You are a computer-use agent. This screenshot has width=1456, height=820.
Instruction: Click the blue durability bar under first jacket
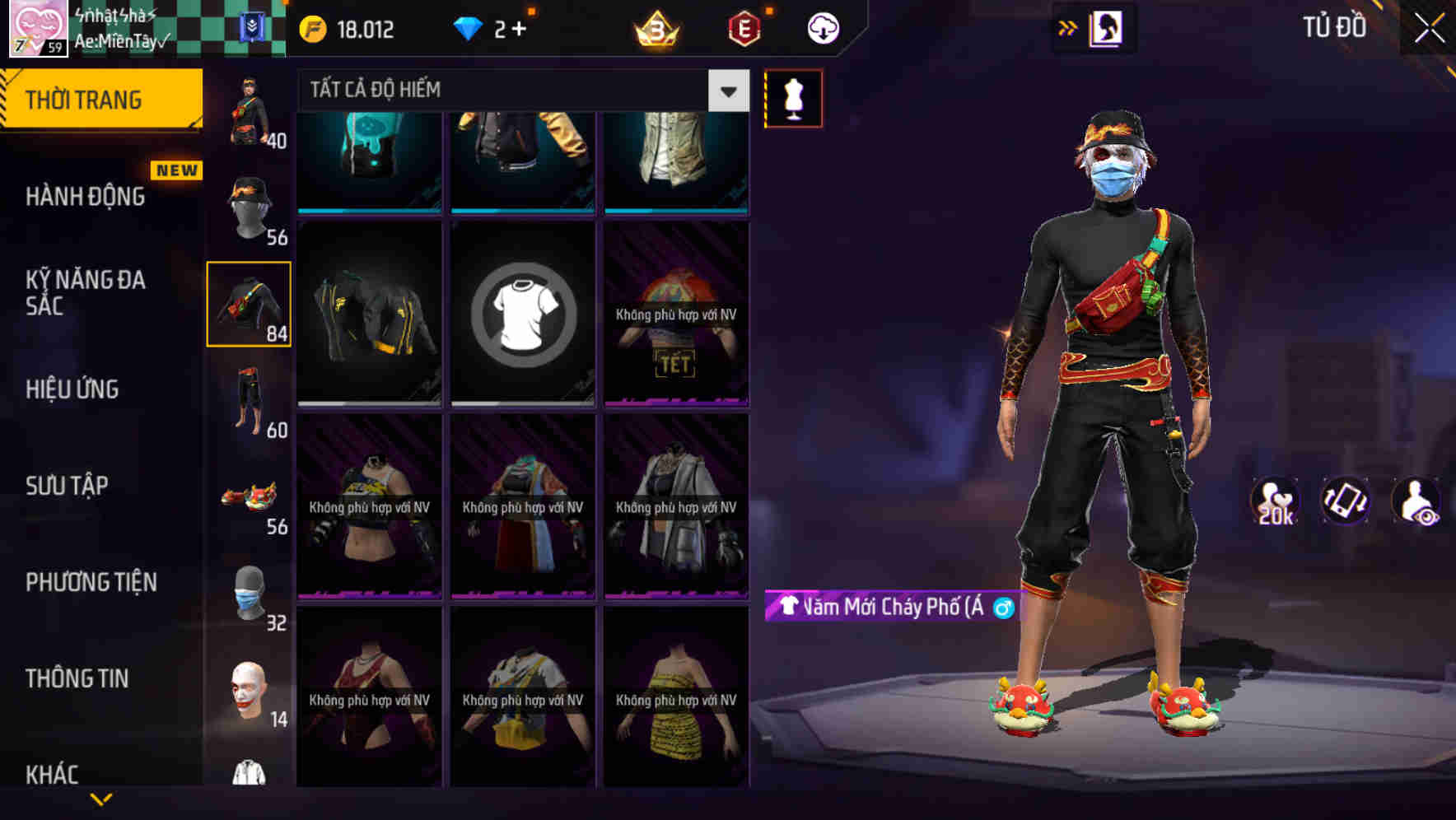click(368, 211)
